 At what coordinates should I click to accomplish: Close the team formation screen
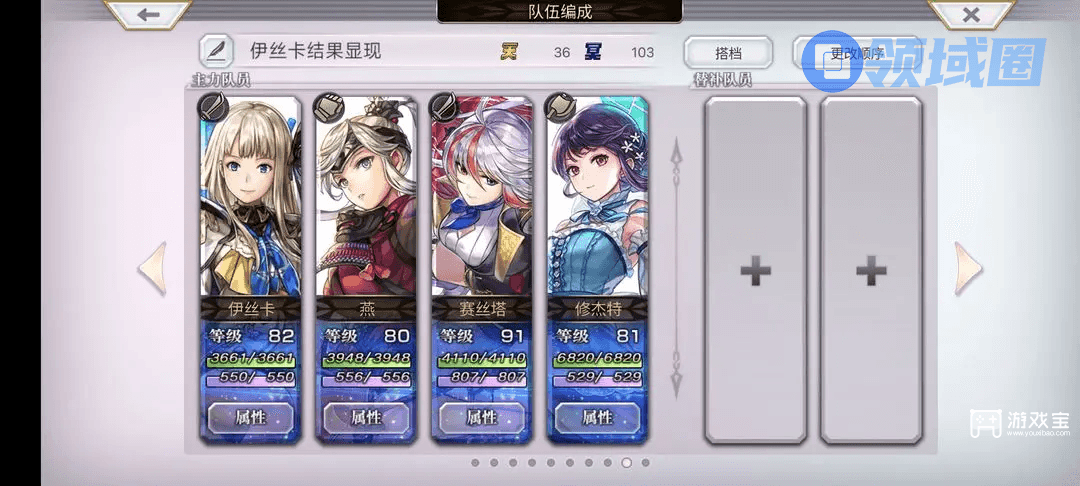tap(969, 14)
